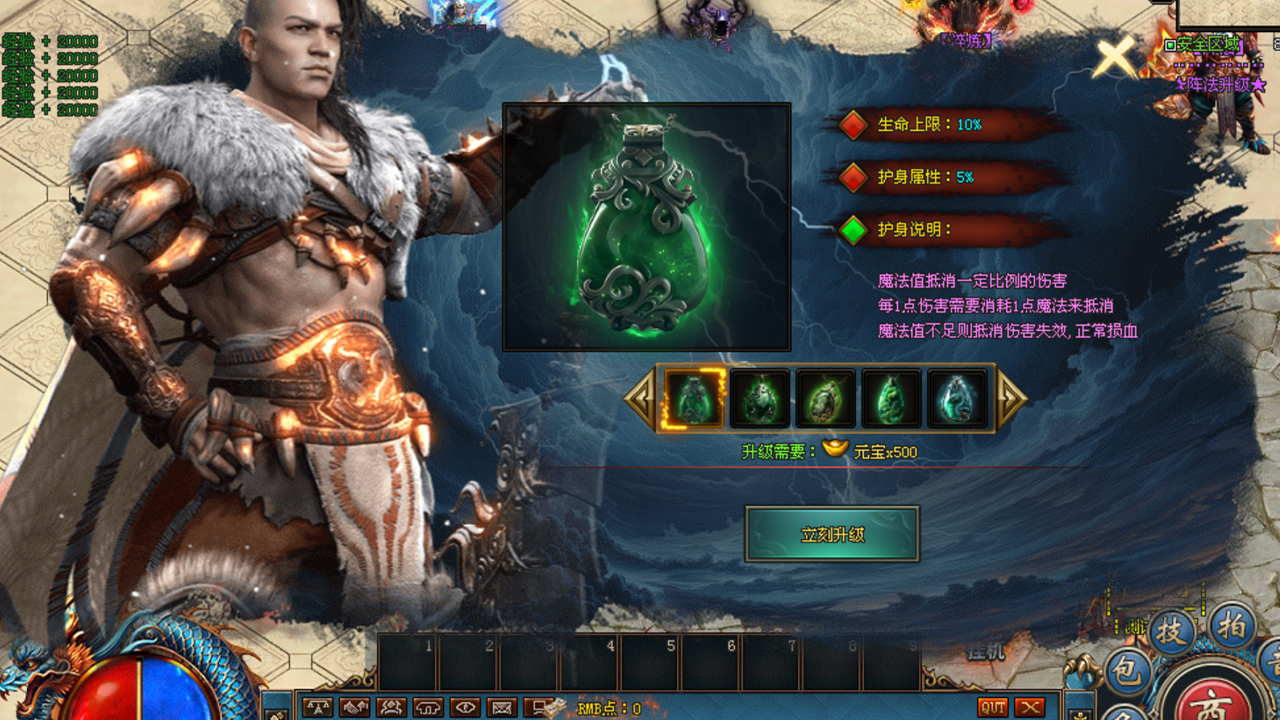Viewport: 1280px width, 720px height.
Task: Open the shop with the red 商 button
Action: (1212, 699)
